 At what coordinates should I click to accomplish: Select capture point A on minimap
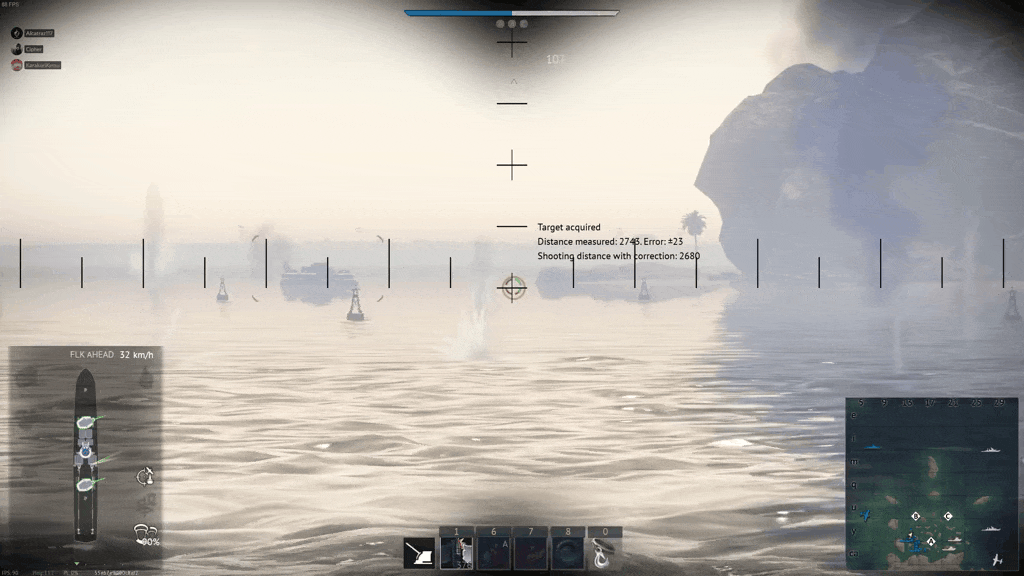931,541
